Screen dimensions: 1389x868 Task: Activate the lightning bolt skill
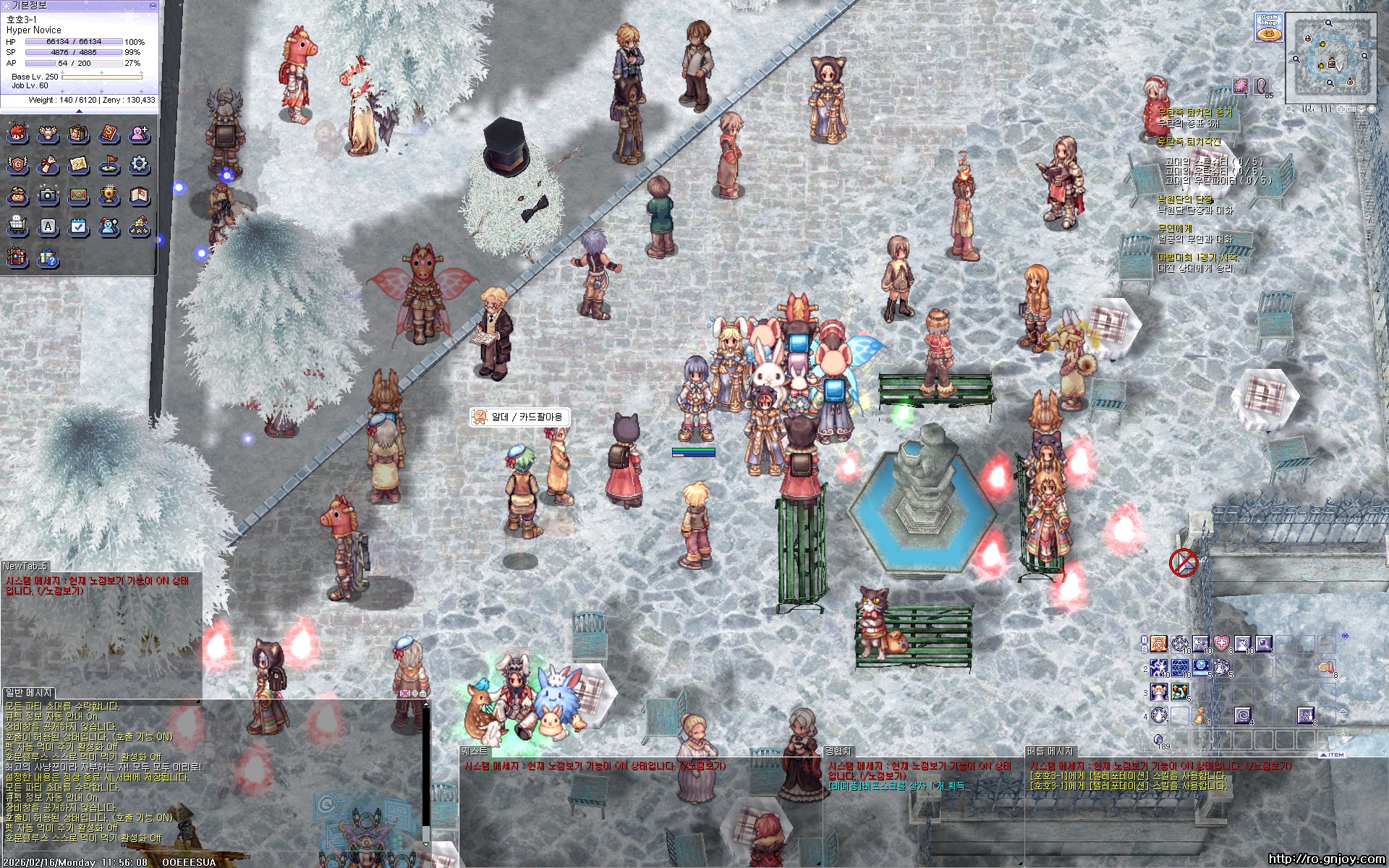[1159, 667]
